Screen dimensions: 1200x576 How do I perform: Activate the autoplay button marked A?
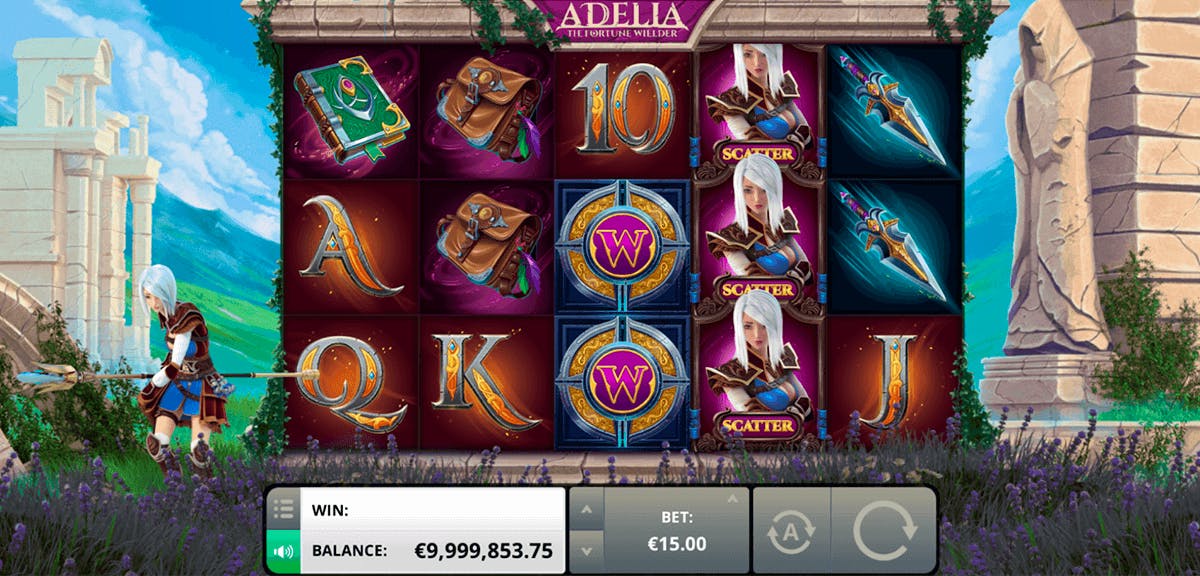pos(791,531)
